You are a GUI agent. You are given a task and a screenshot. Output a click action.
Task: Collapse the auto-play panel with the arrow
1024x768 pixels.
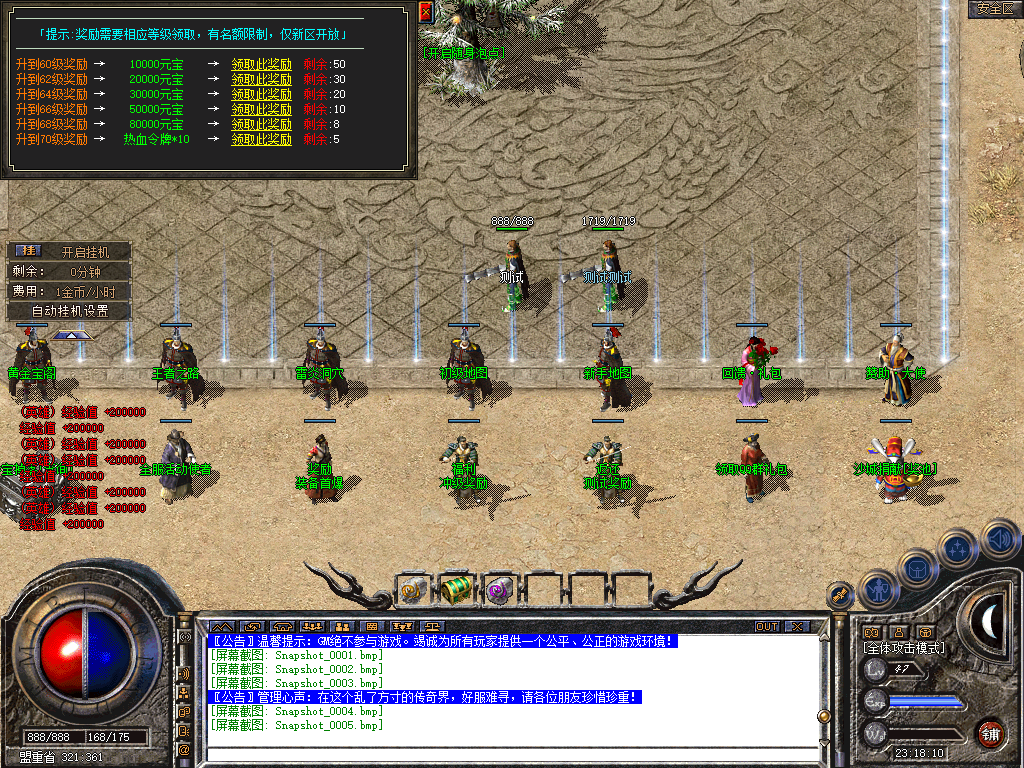tap(71, 336)
